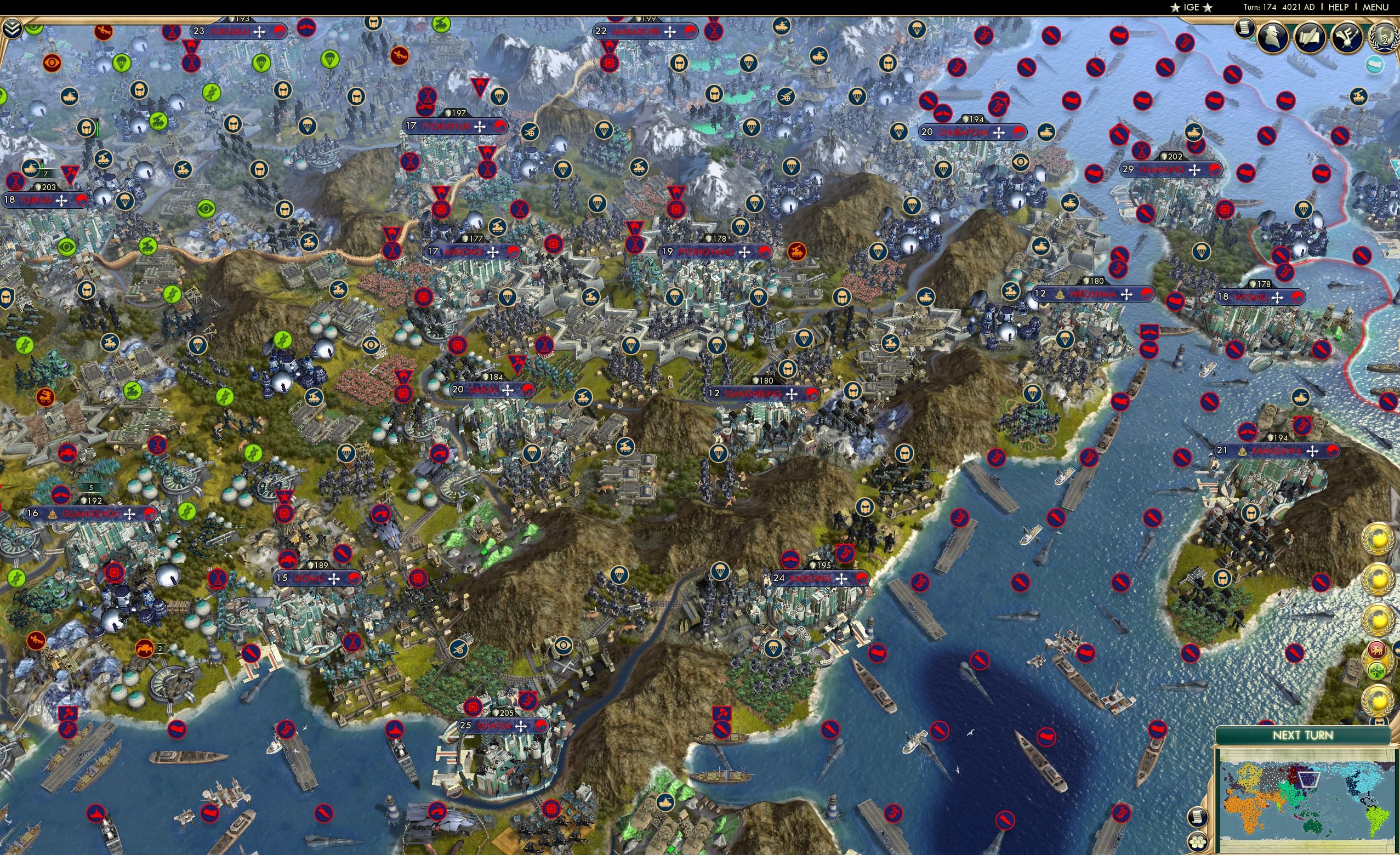This screenshot has height=855, width=1400.
Task: Click the green notification icon below the lion medal
Action: pos(1377,670)
